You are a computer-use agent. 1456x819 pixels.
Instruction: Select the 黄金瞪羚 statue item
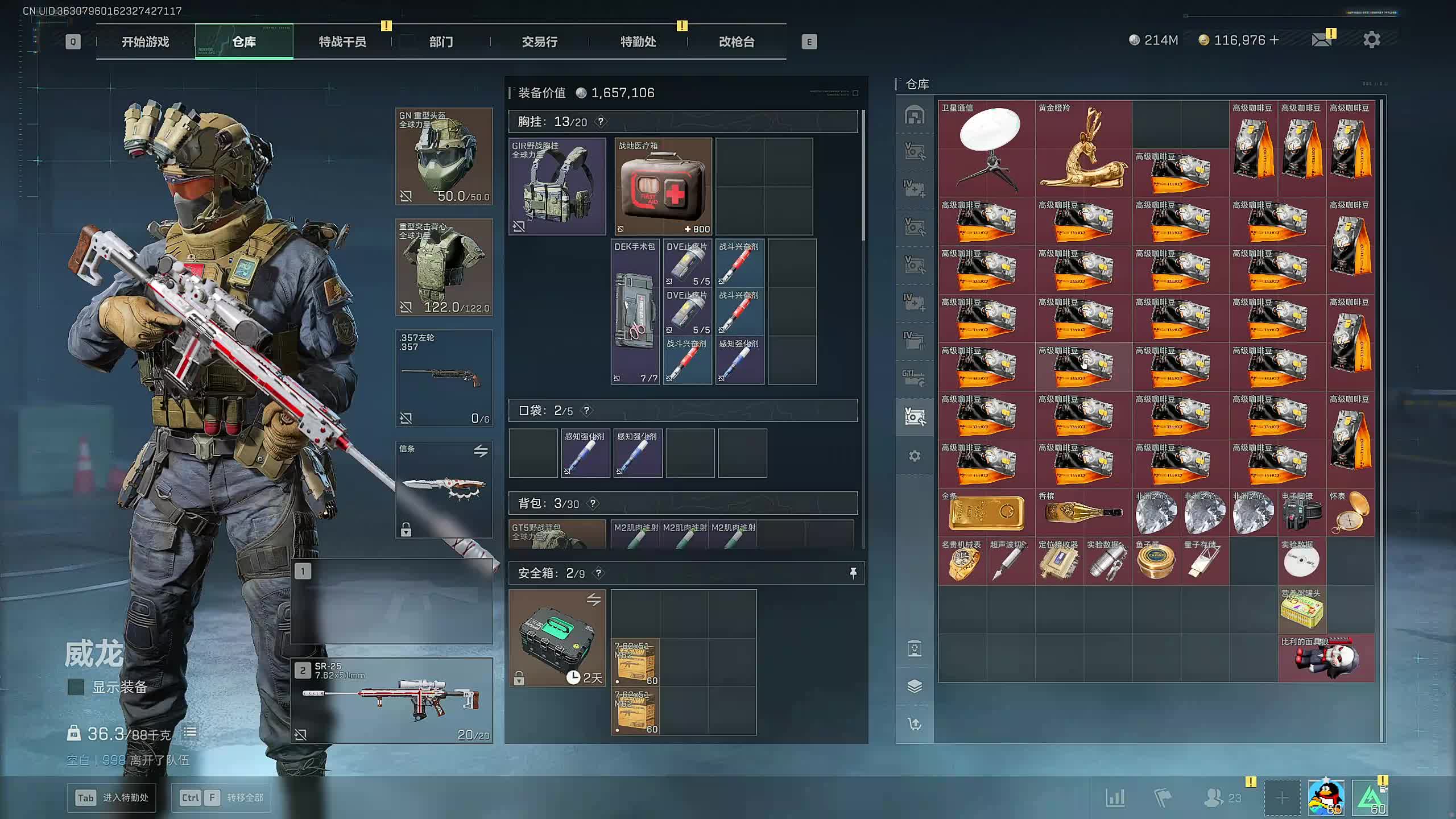click(1083, 149)
